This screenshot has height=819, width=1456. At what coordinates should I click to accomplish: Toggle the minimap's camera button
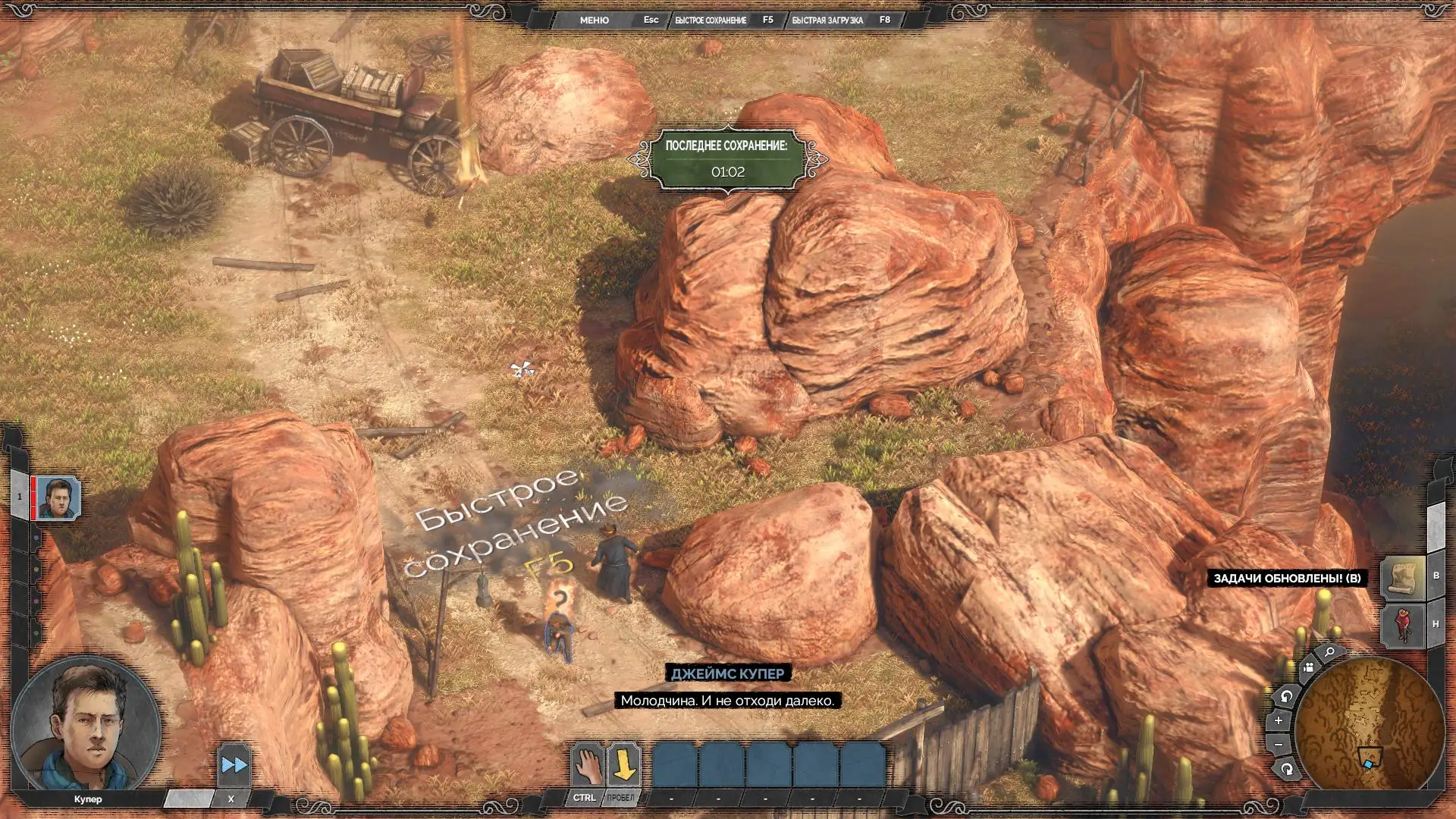pyautogui.click(x=1308, y=668)
